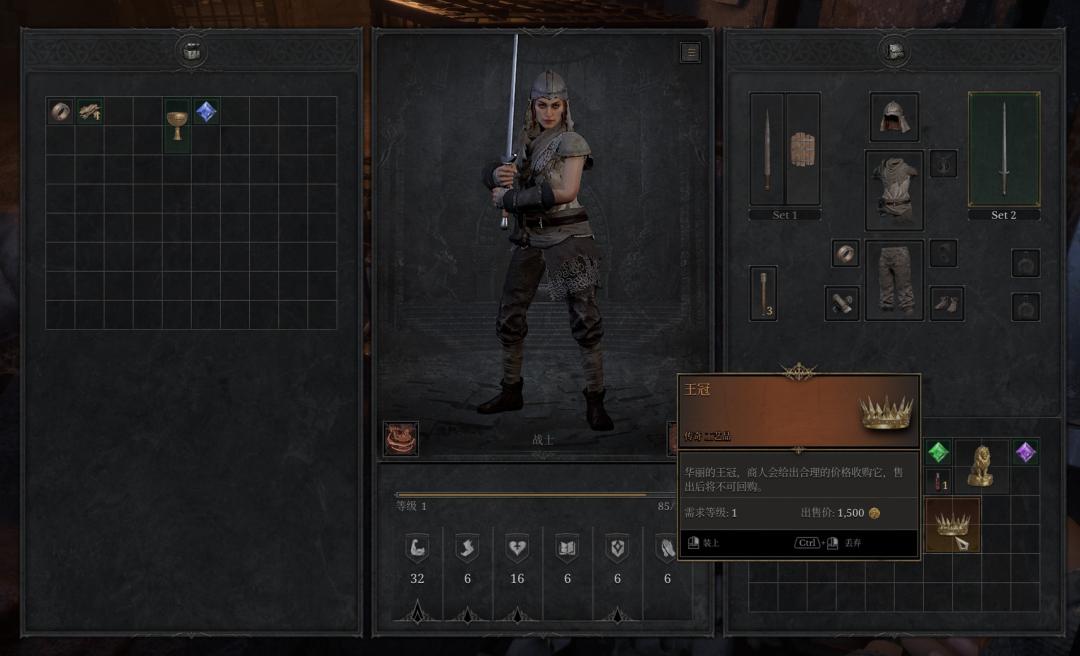The image size is (1080, 656).
Task: Click the crown item in the inventory
Action: tap(951, 524)
